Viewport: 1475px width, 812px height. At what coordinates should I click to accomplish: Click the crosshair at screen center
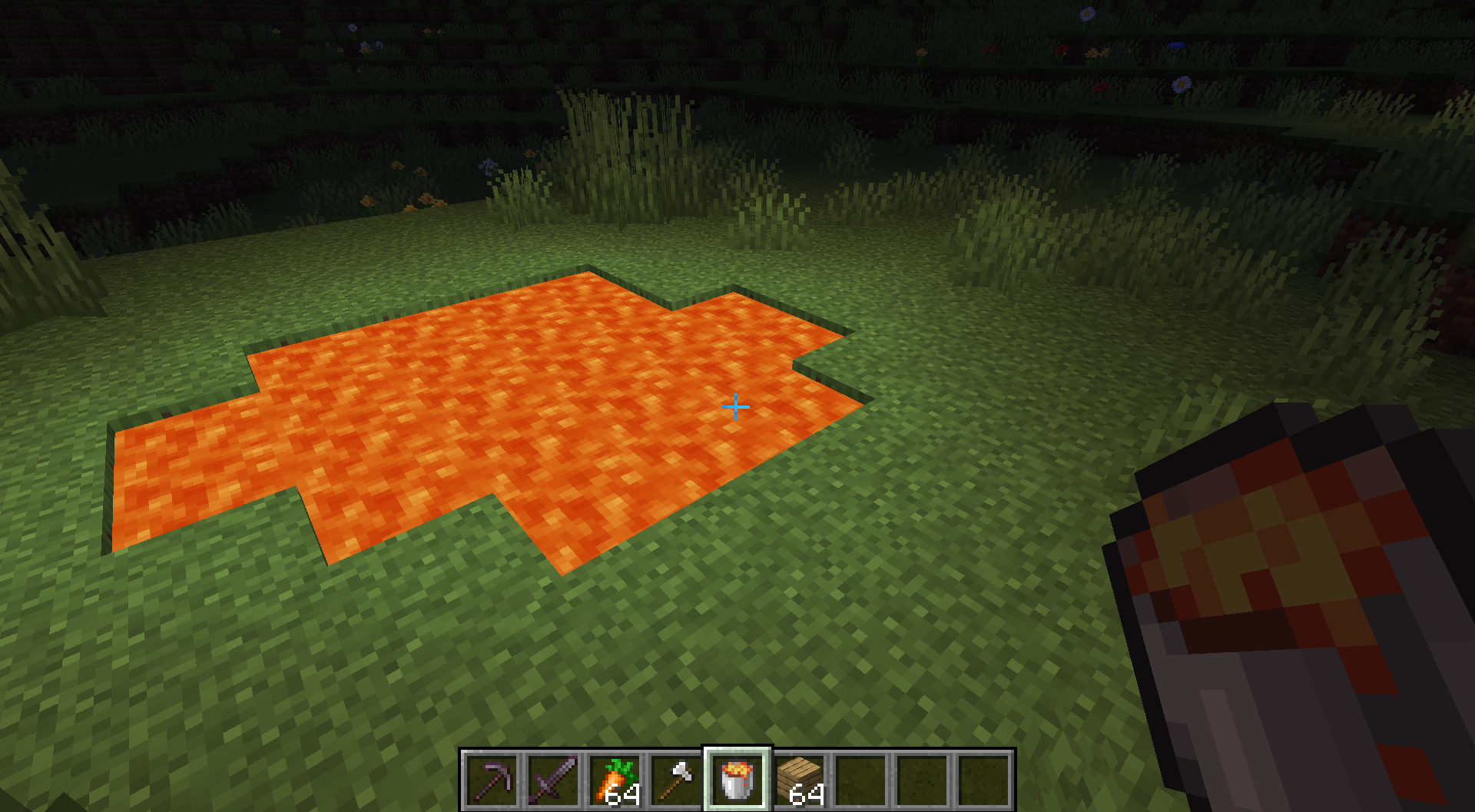[737, 406]
